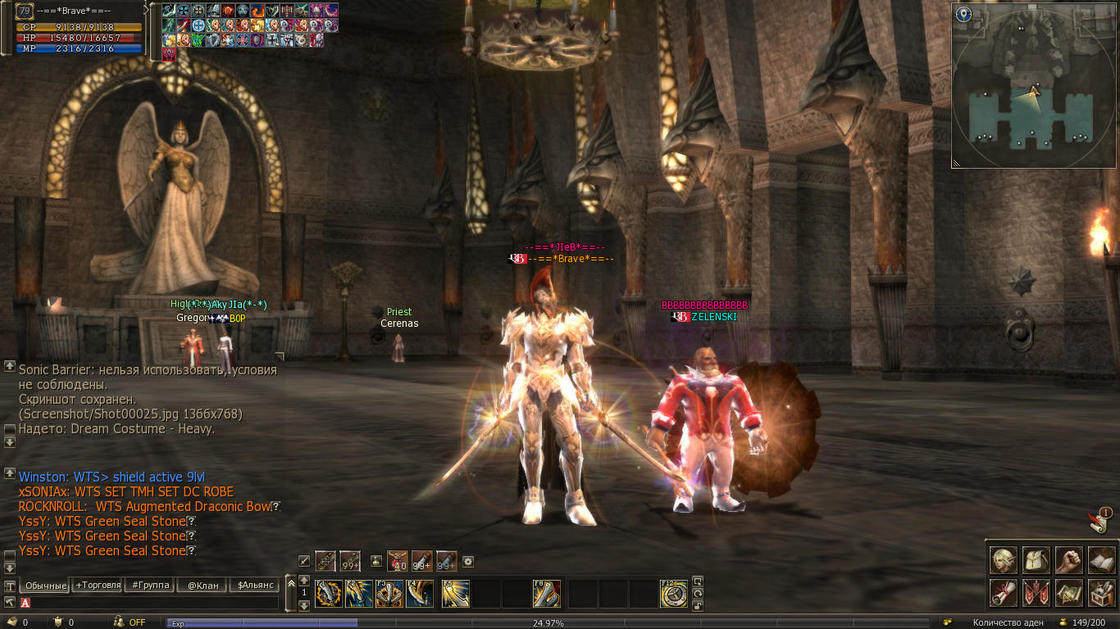Switch hotbar page with the up arrow

point(304,581)
